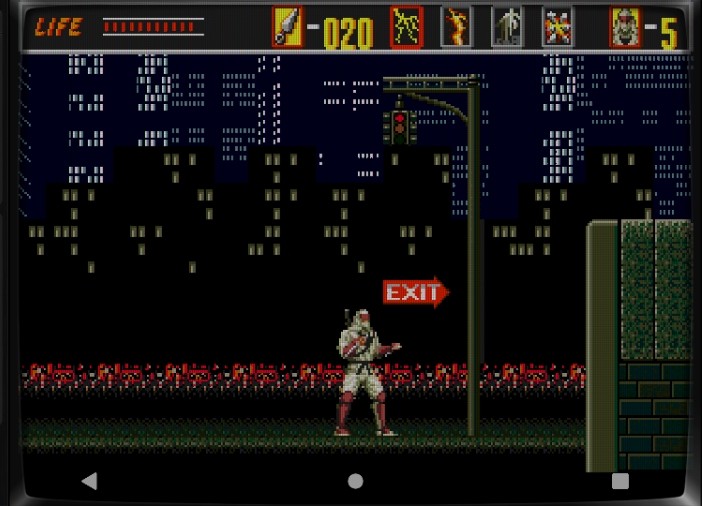Pick the explosion ninjutsu icon
The image size is (702, 506).
(557, 27)
